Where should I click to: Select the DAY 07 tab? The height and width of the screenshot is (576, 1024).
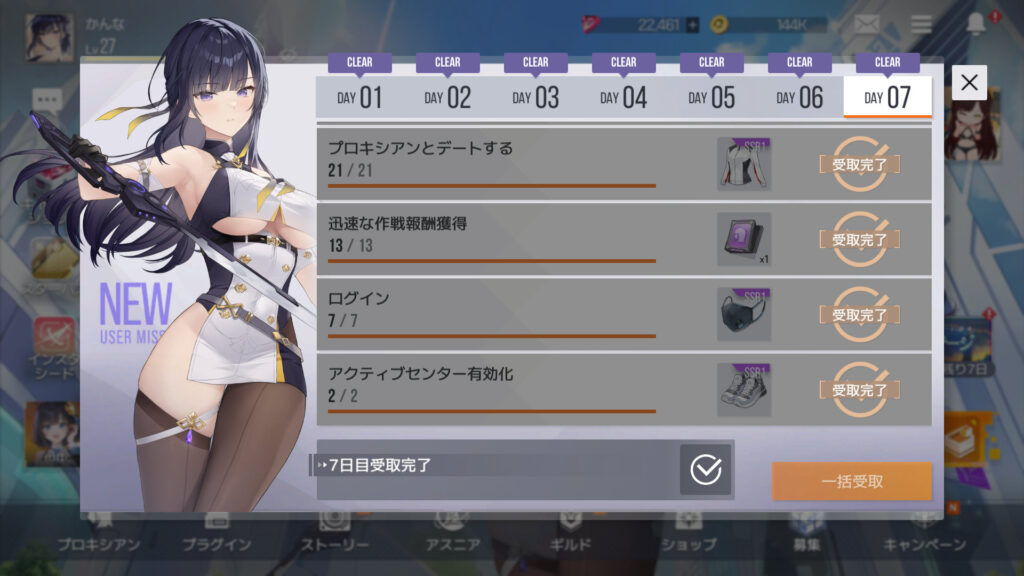click(887, 97)
